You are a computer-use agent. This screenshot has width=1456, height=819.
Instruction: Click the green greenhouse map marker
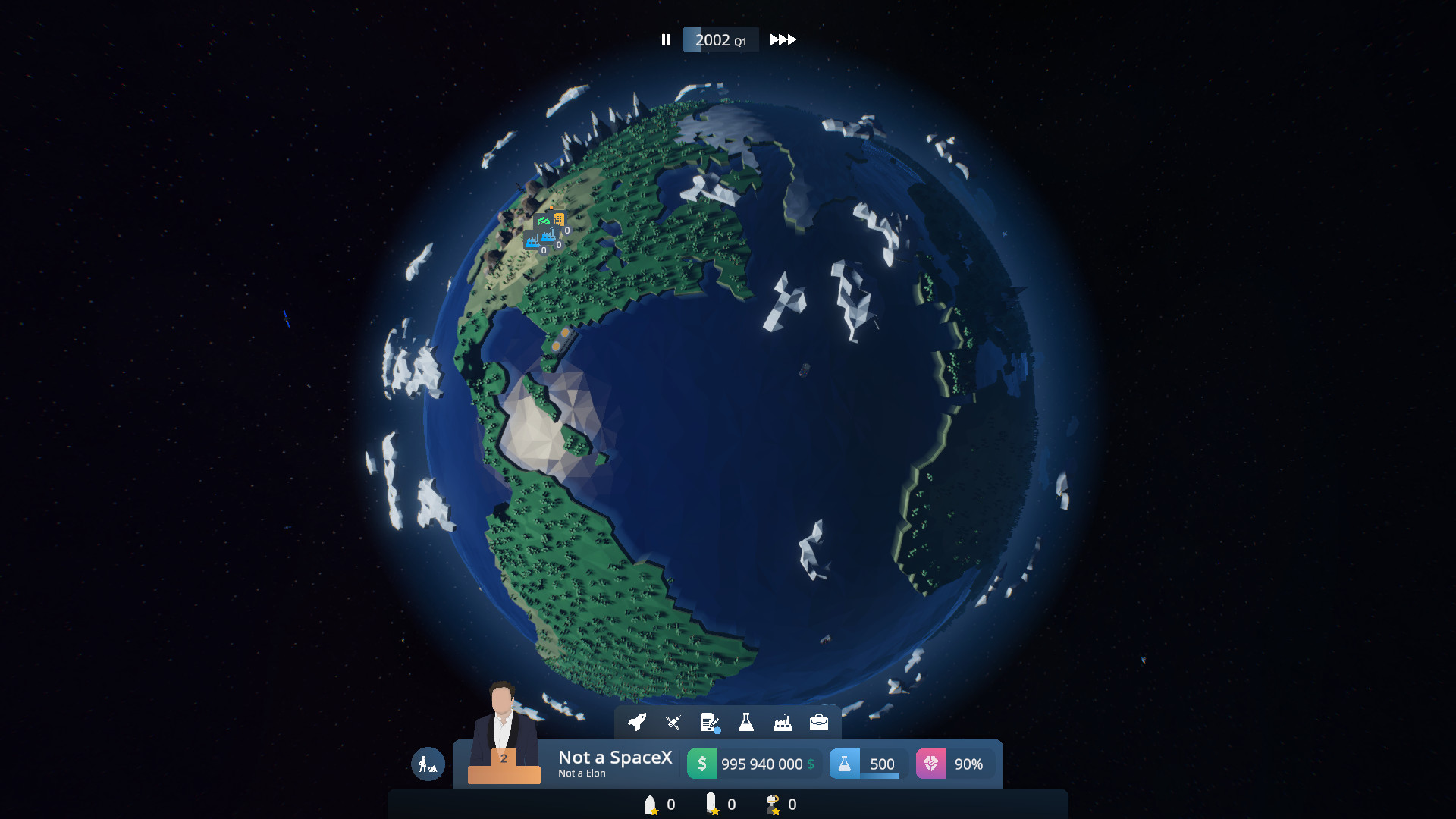(x=543, y=220)
